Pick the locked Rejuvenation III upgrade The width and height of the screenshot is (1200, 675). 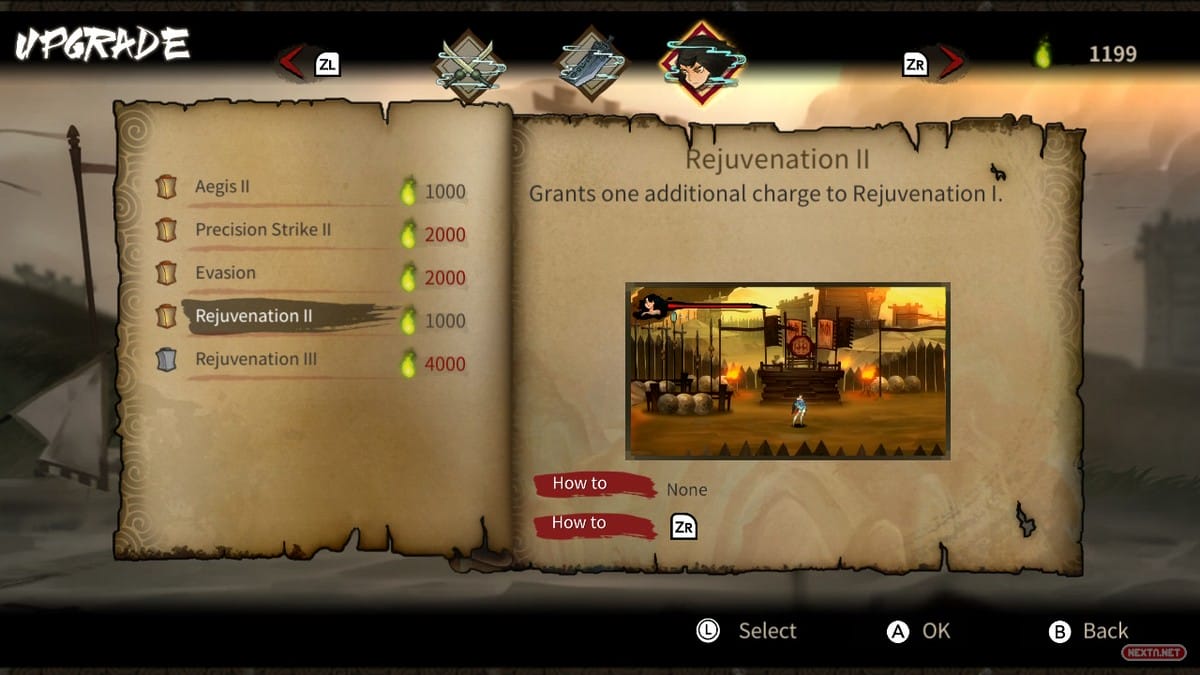(256, 359)
